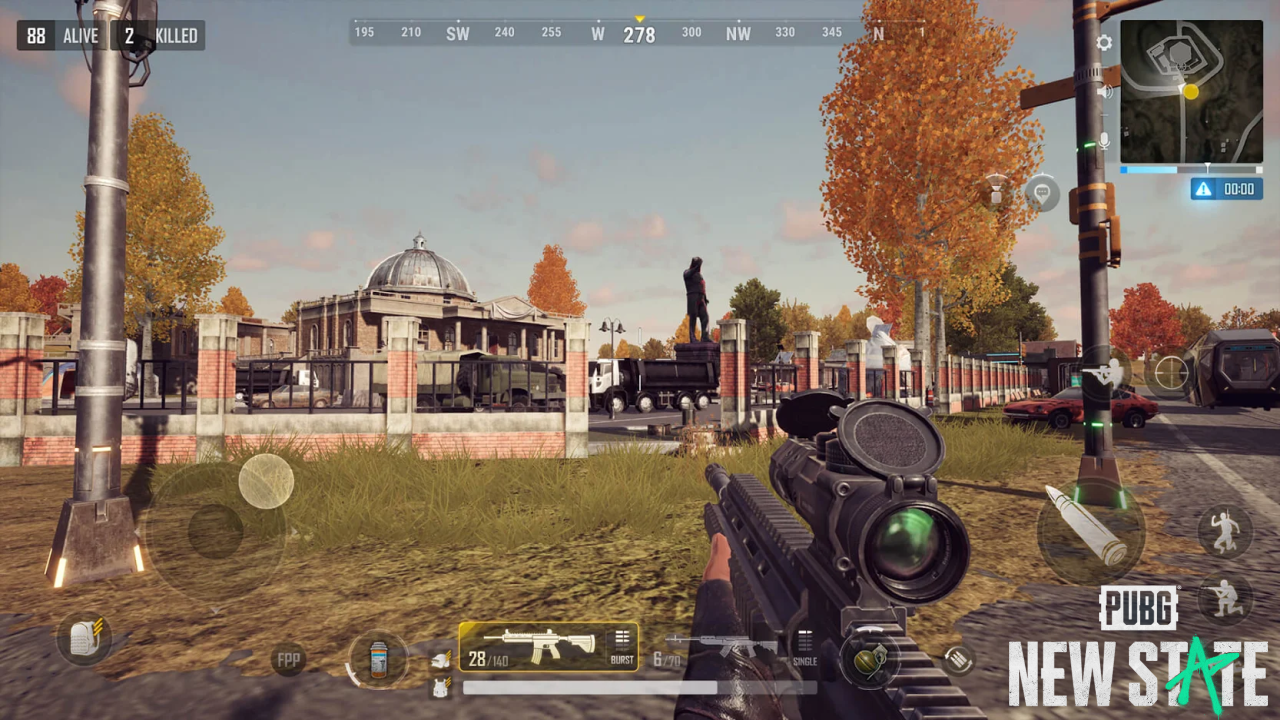The image size is (1280, 720).
Task: Open the backpack inventory
Action: (x=83, y=638)
